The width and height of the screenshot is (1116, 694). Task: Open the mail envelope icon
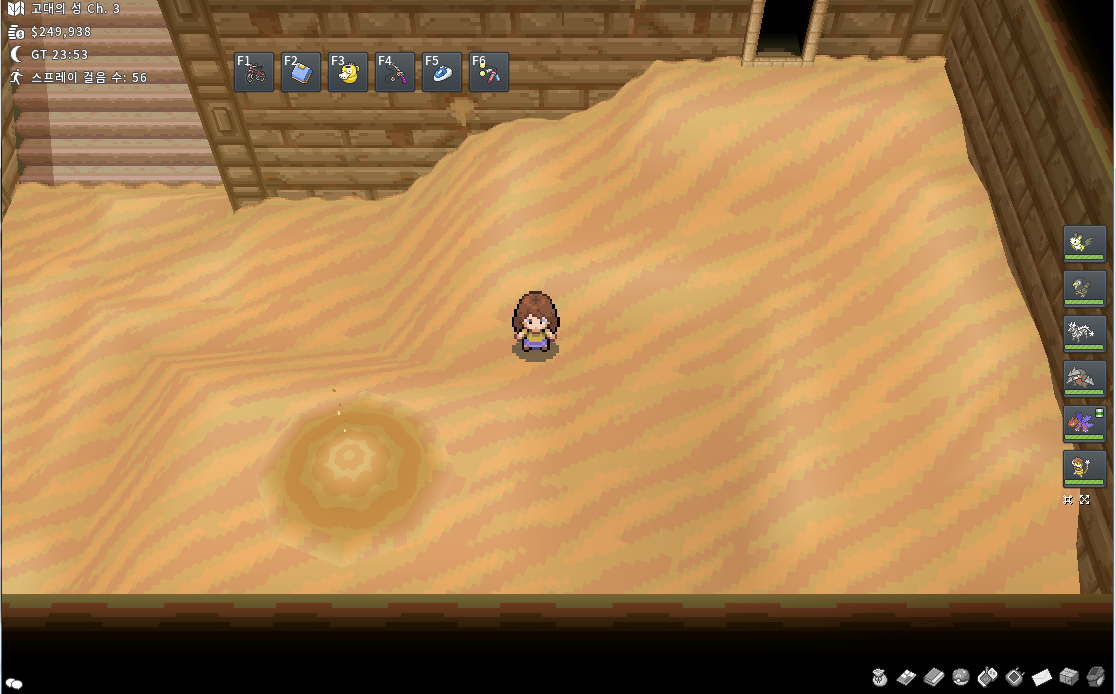[x=1042, y=677]
